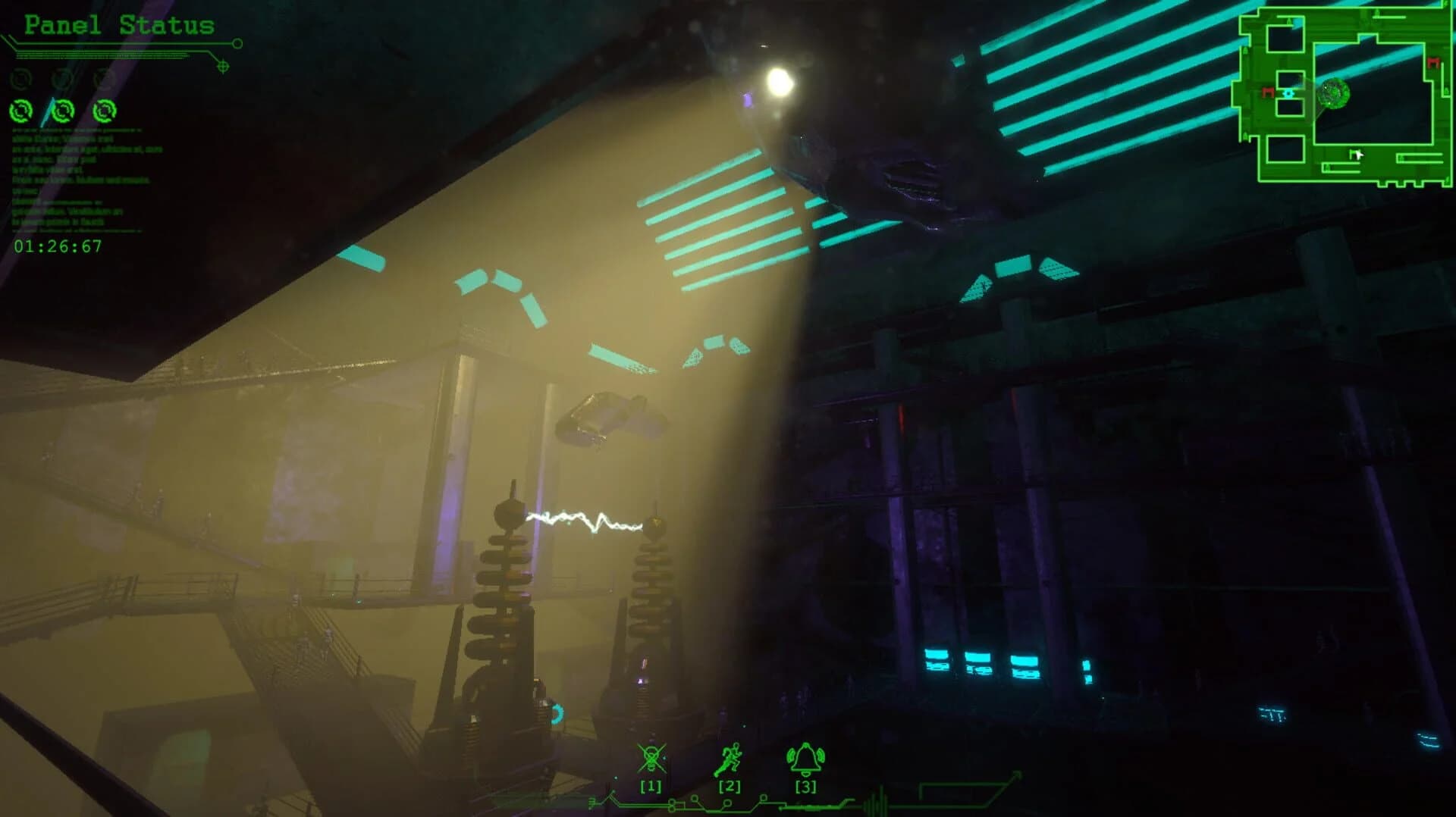
Task: Click the third gear status icon on Panel Status
Action: coord(105,111)
